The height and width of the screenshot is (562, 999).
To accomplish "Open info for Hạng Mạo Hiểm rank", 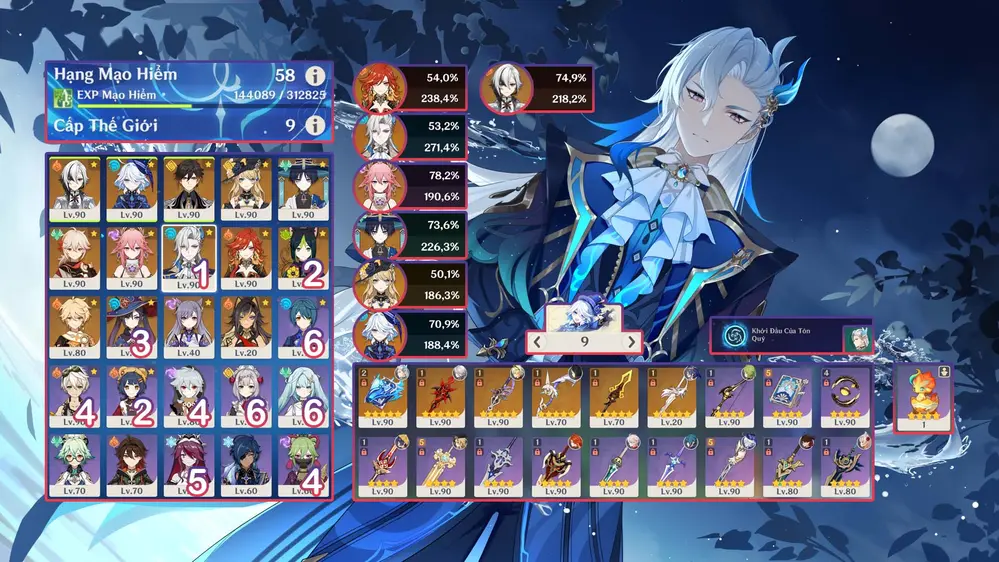I will (x=316, y=76).
